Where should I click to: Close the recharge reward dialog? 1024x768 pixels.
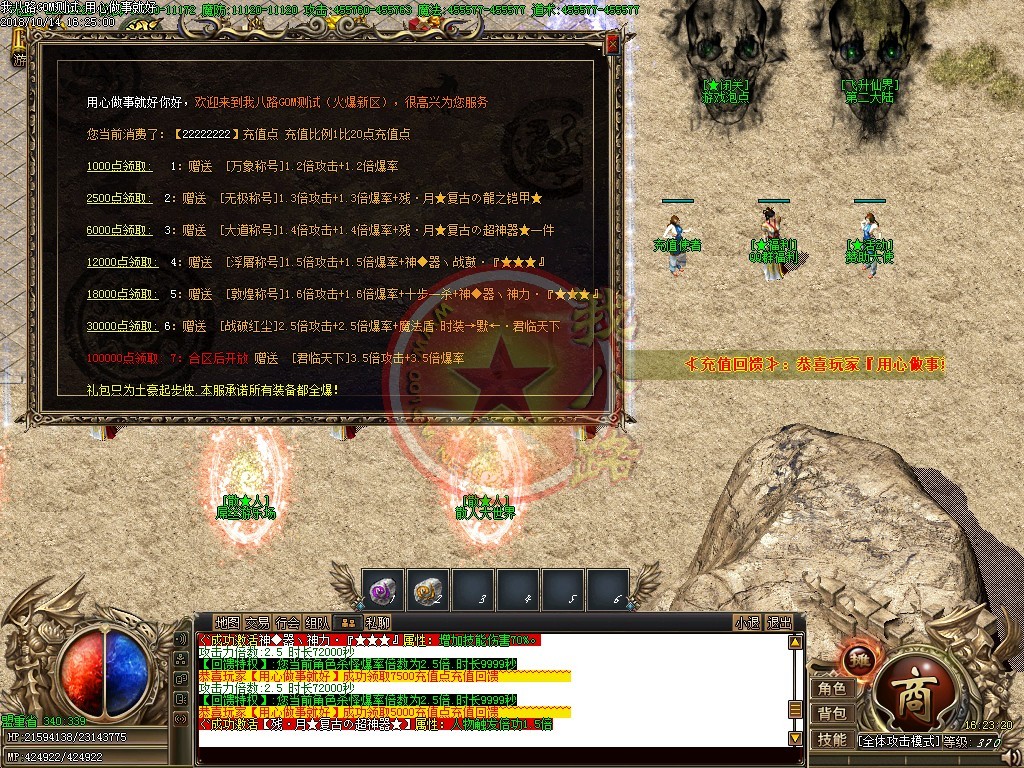click(x=612, y=45)
